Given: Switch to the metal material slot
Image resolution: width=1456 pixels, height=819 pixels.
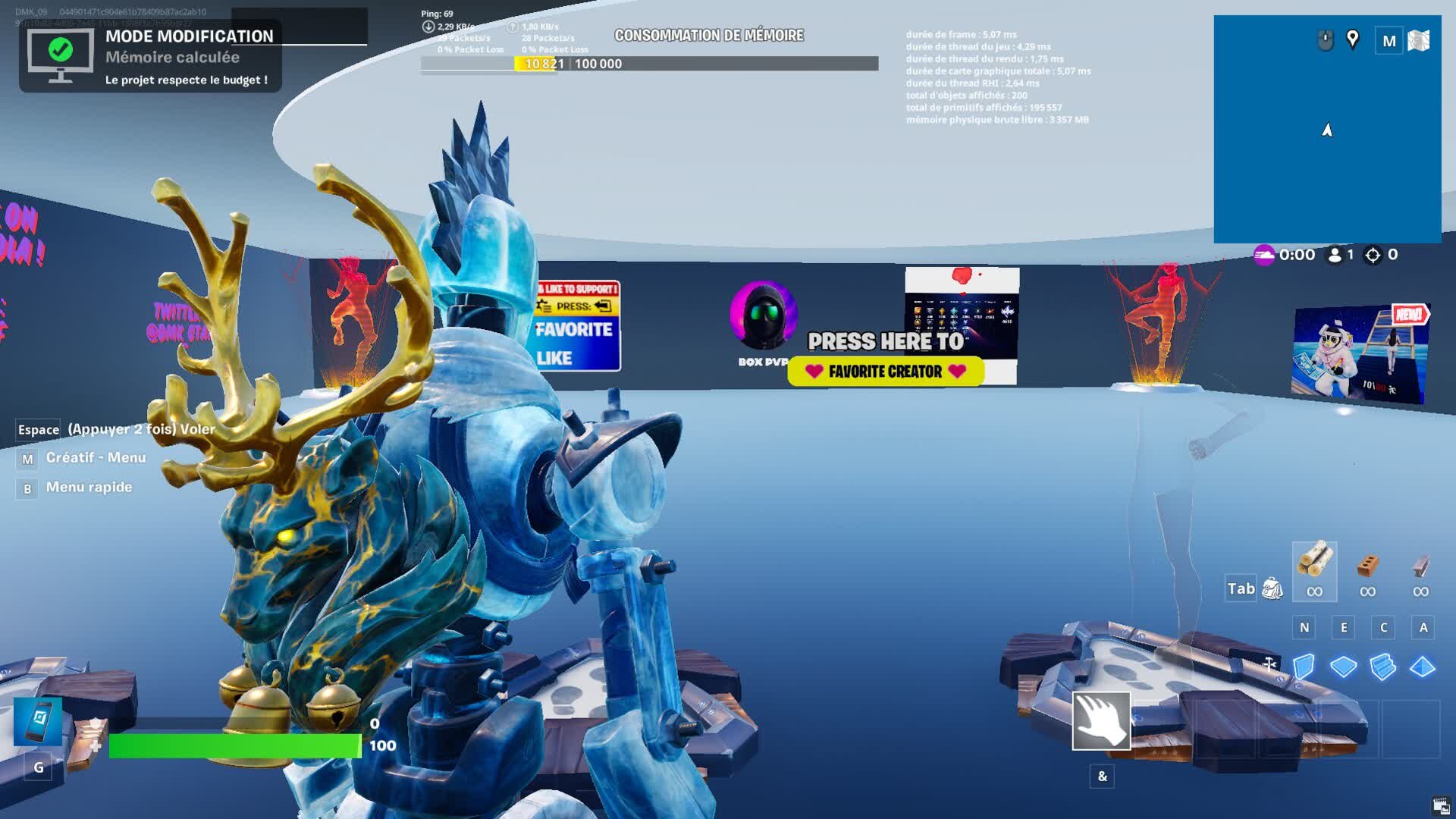Looking at the screenshot, I should pos(1420,566).
